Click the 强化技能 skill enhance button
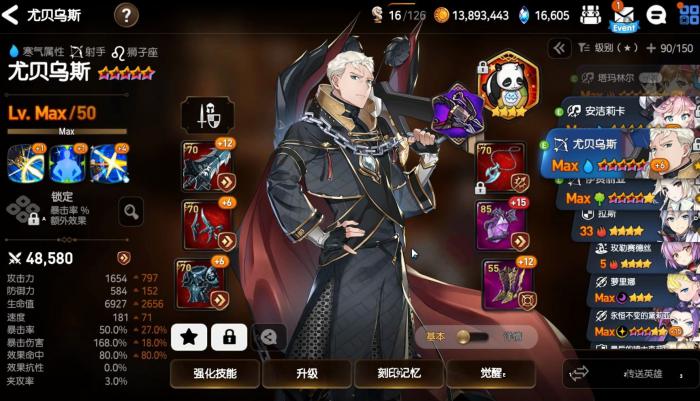 [215, 372]
